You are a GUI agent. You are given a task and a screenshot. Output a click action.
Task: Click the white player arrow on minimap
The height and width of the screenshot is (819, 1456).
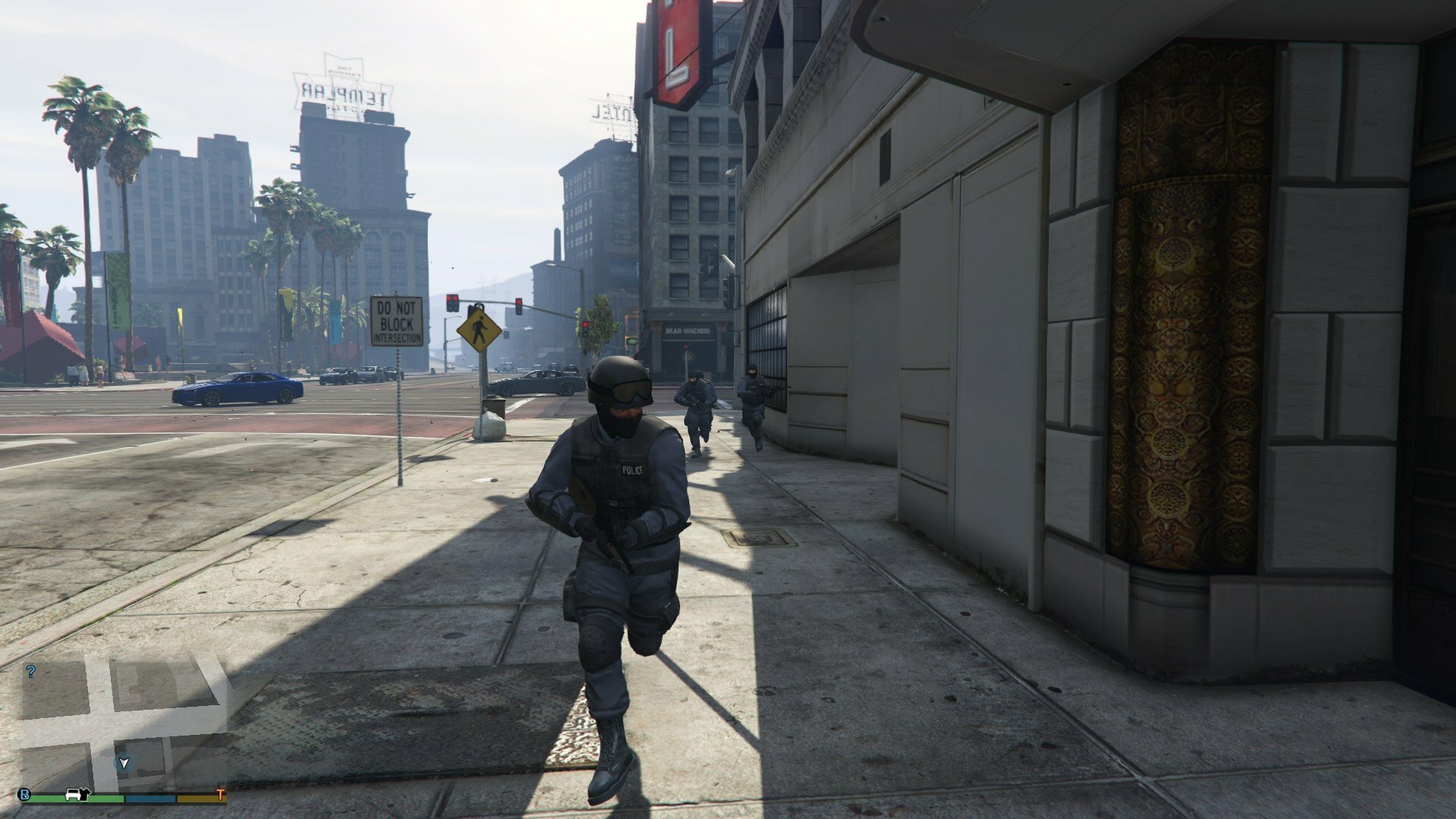(124, 763)
